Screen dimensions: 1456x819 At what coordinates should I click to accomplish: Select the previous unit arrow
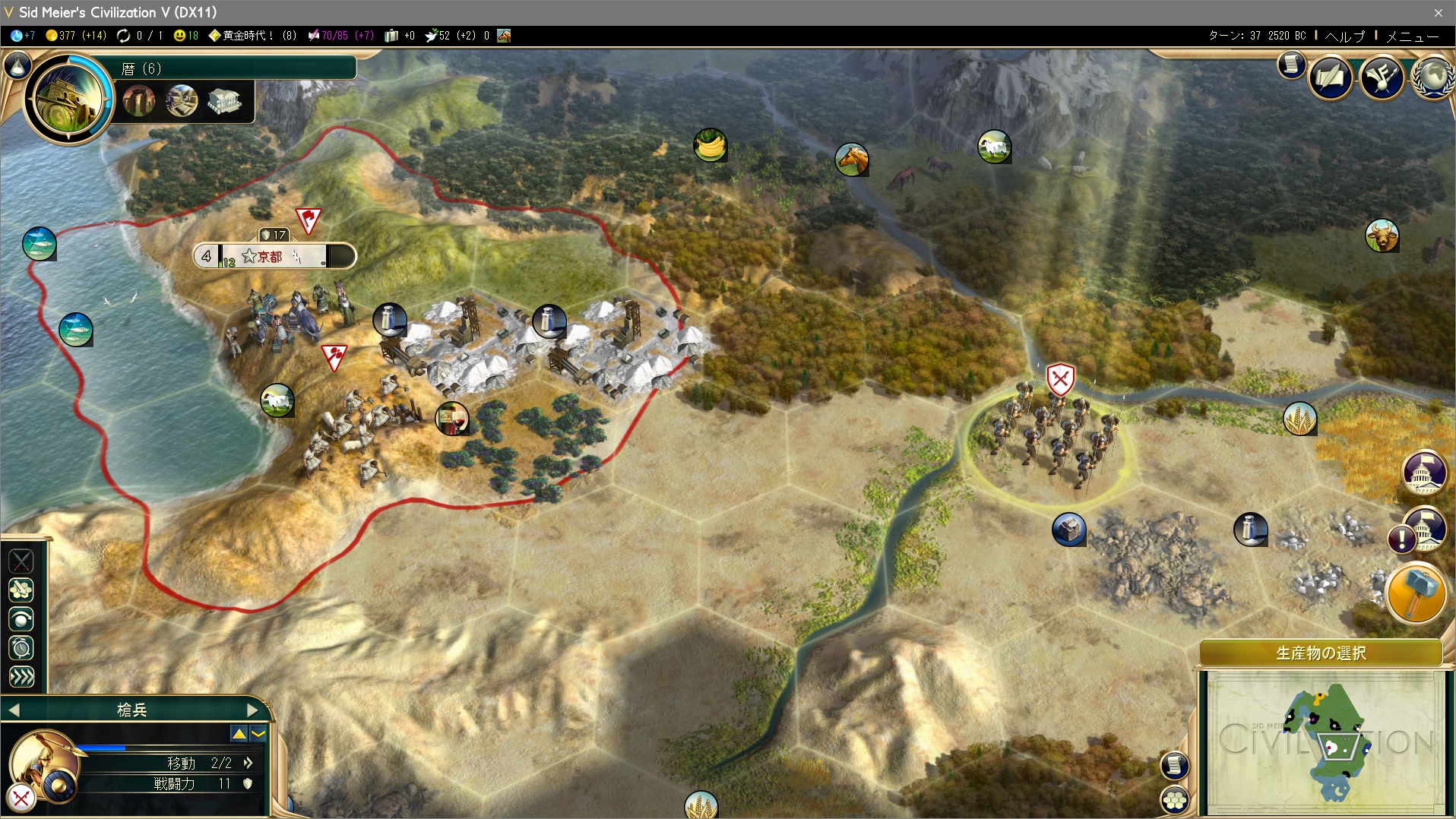point(14,710)
